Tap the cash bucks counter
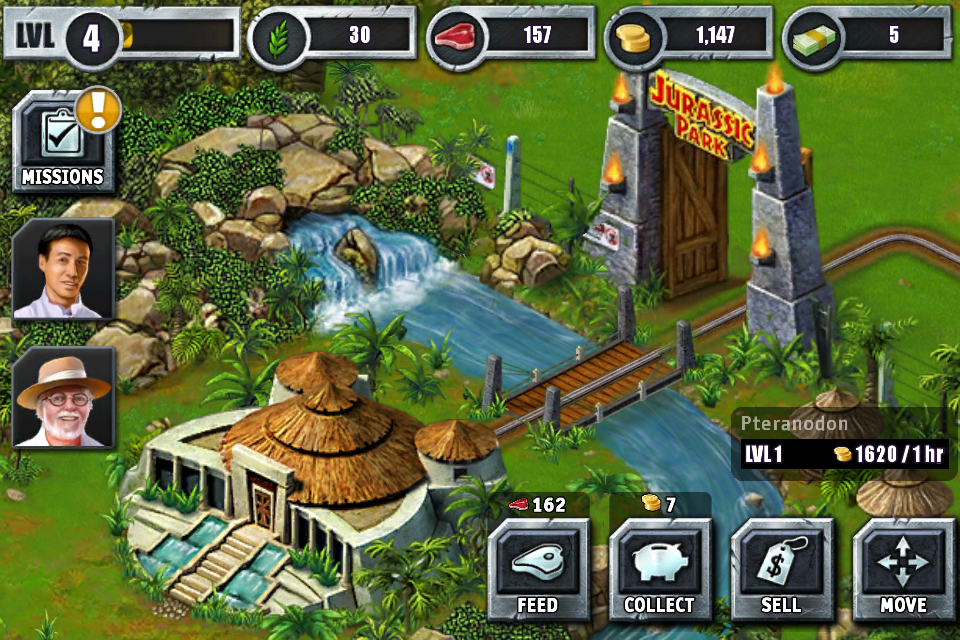Image resolution: width=960 pixels, height=640 pixels. [868, 36]
